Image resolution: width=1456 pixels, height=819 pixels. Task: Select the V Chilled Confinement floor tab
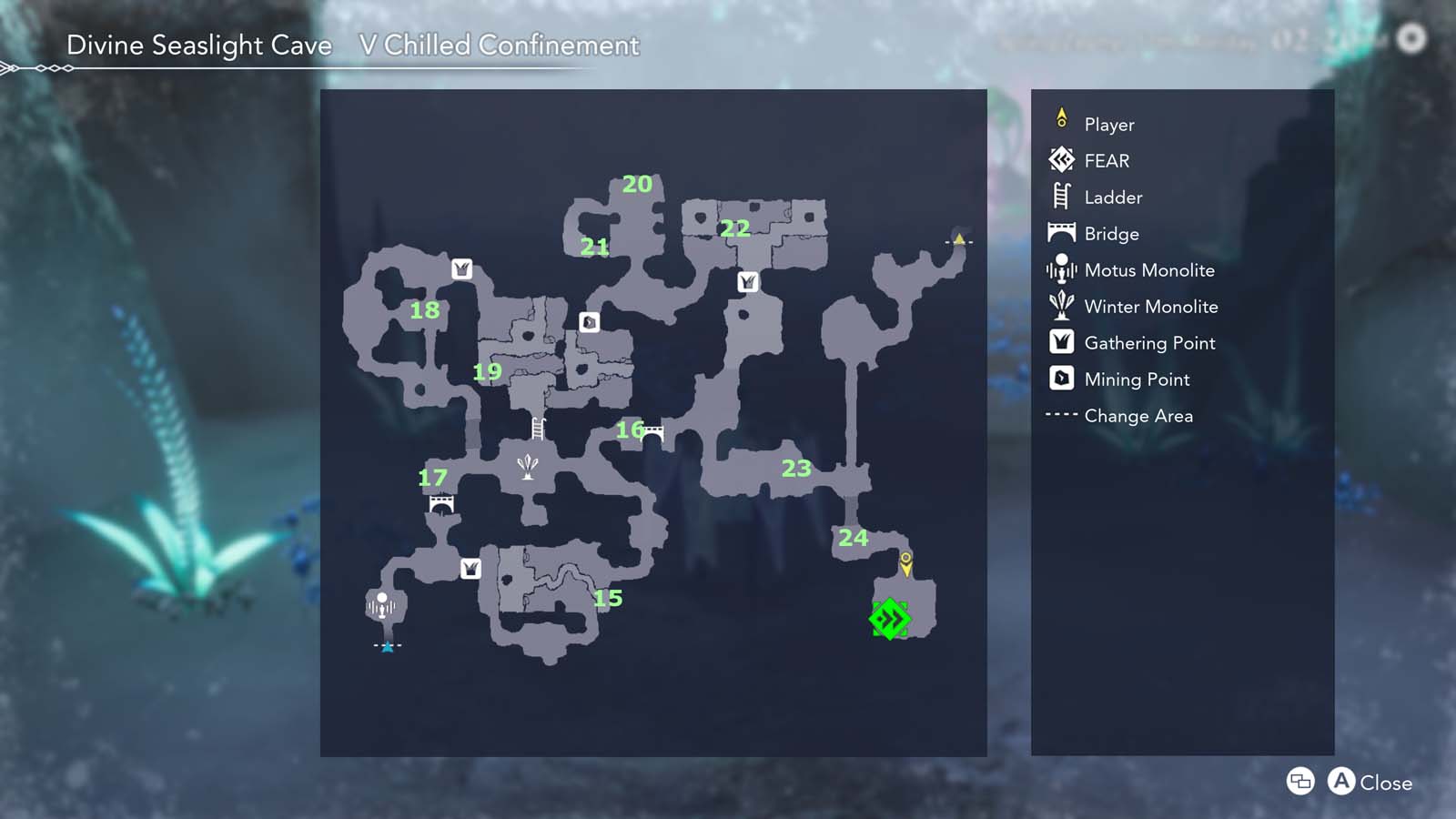[498, 45]
